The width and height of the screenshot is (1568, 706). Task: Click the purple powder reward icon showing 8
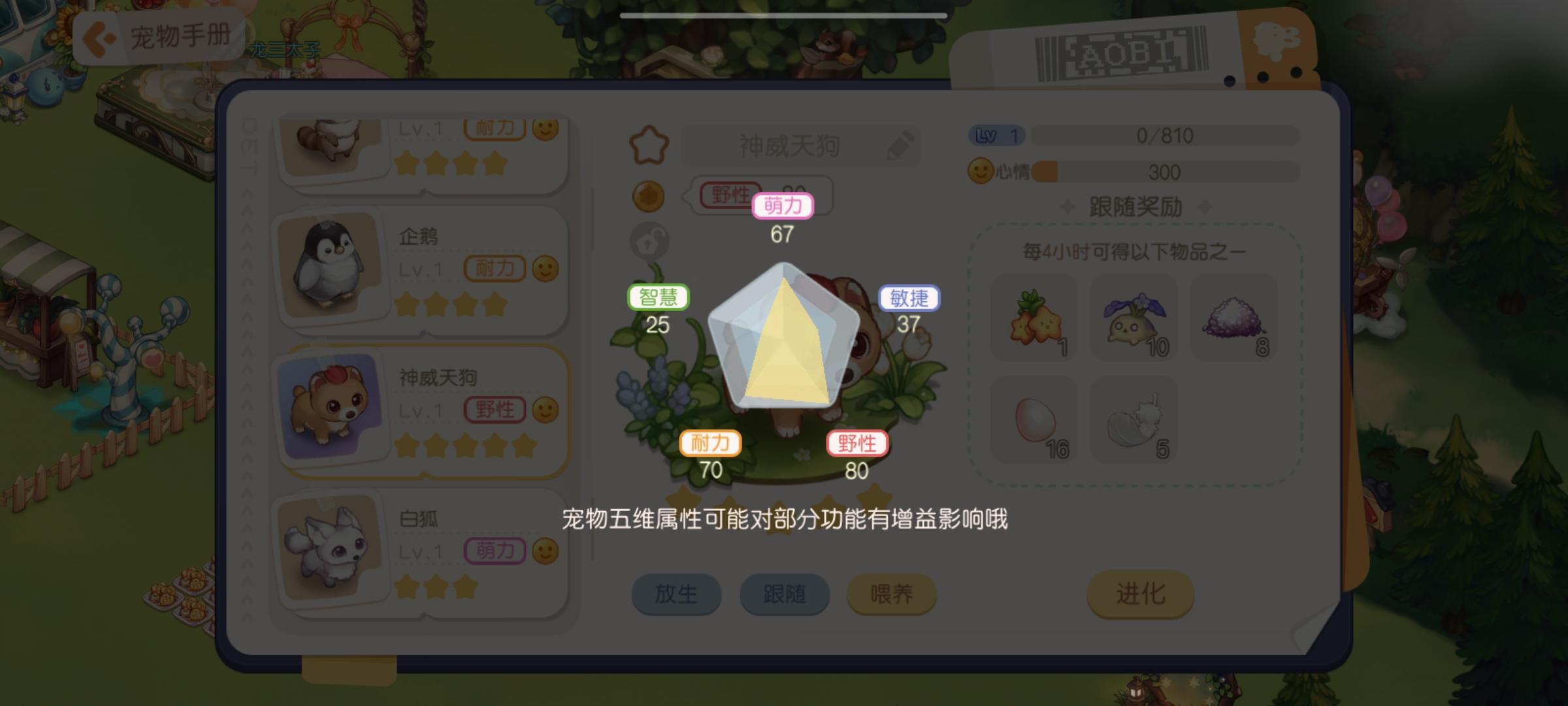pos(1233,317)
